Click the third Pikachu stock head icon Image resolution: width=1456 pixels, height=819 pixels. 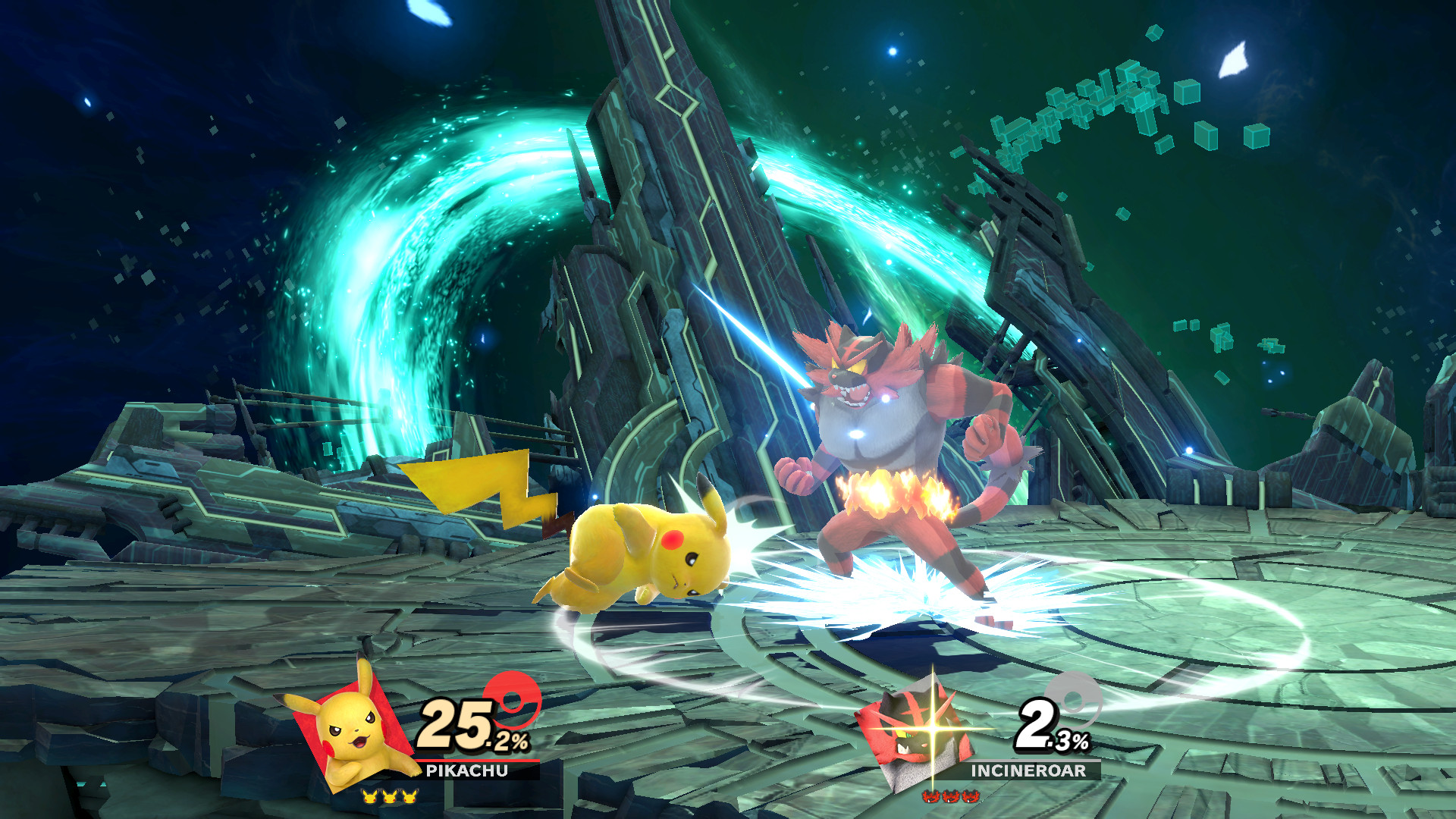click(409, 797)
